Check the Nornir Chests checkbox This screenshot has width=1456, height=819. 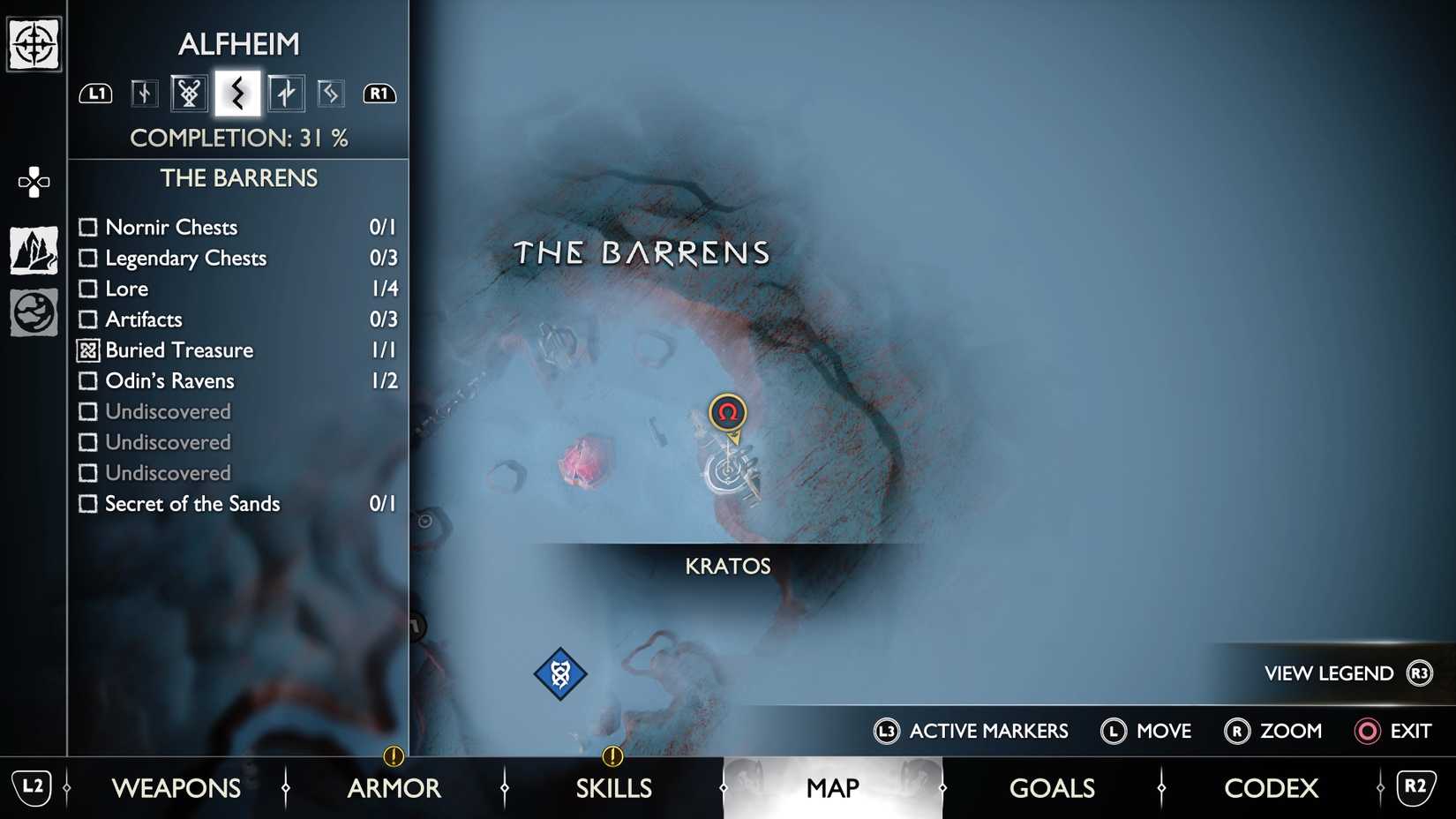click(x=88, y=227)
